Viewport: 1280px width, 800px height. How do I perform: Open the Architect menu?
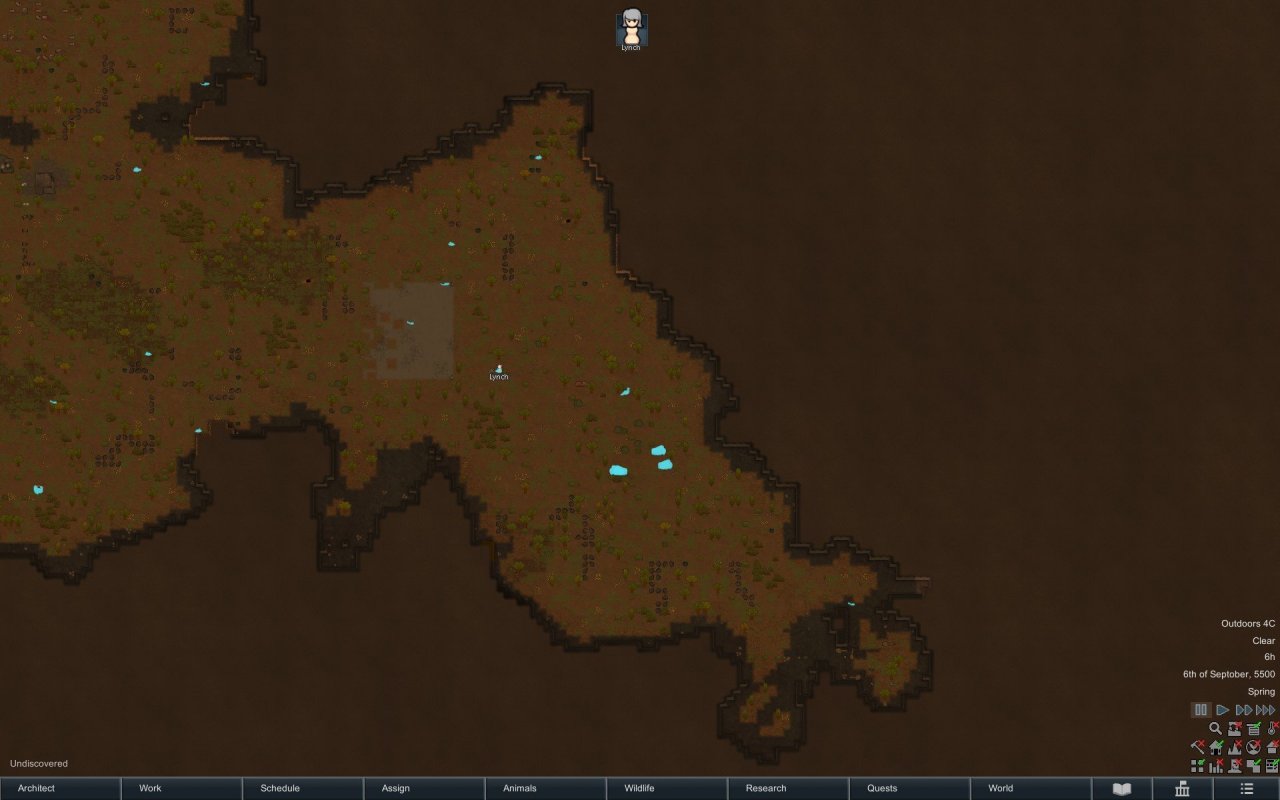(x=60, y=788)
